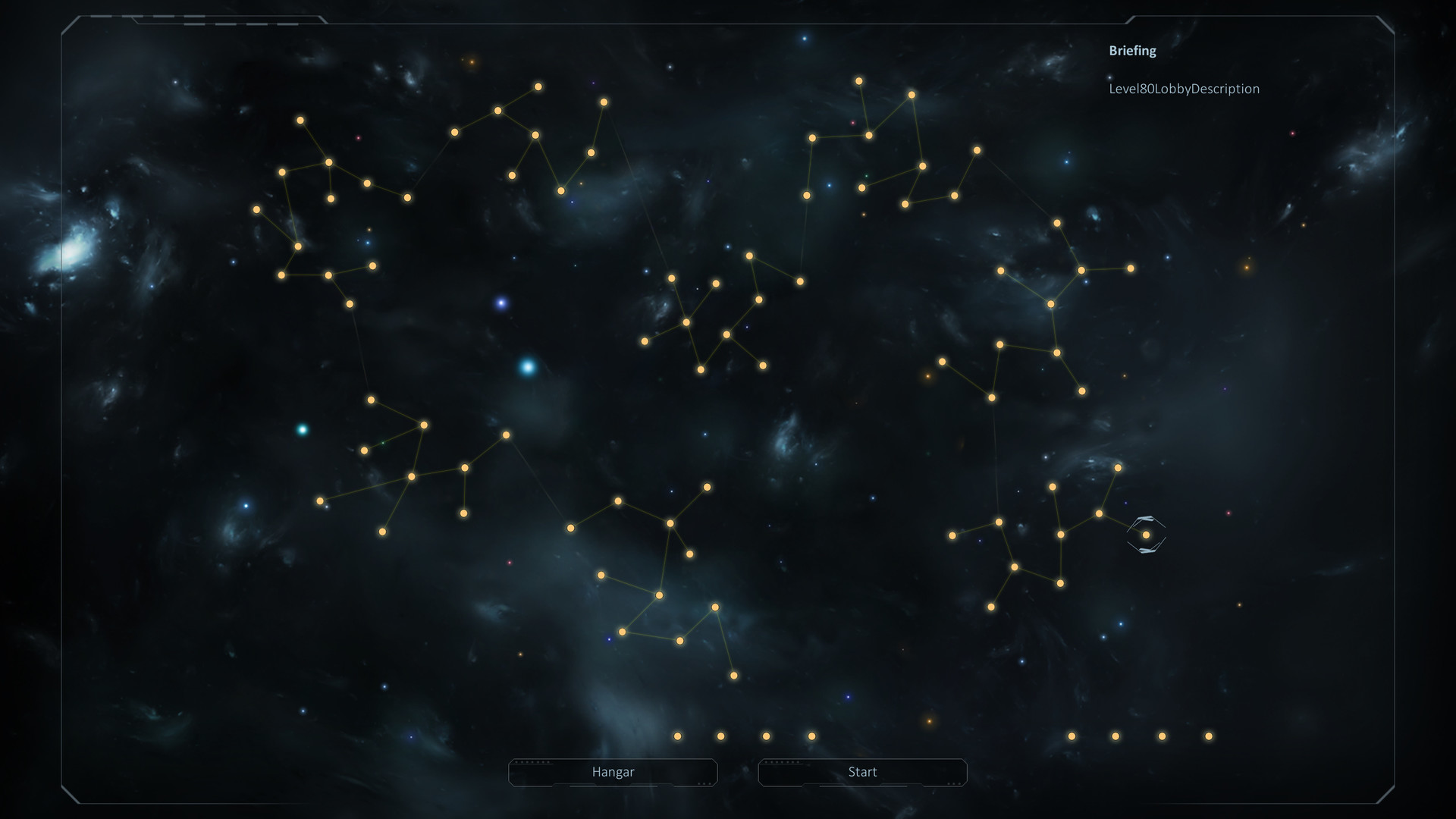Click the lowest star node in the bottom-right constellation

[x=990, y=607]
